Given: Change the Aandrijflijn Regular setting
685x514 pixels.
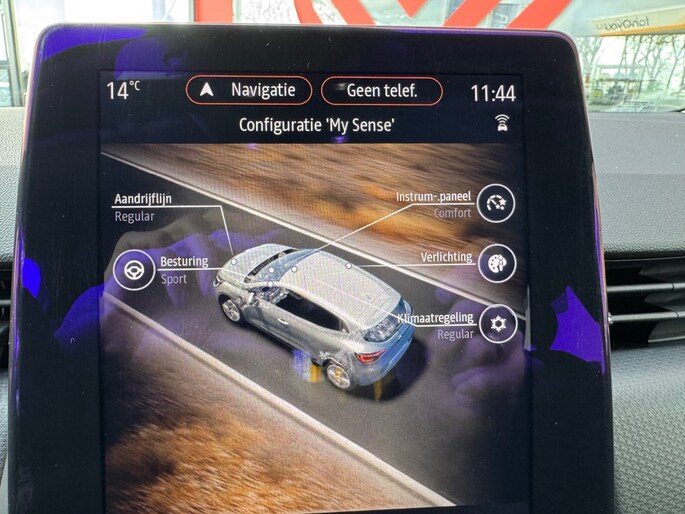Looking at the screenshot, I should [x=143, y=207].
